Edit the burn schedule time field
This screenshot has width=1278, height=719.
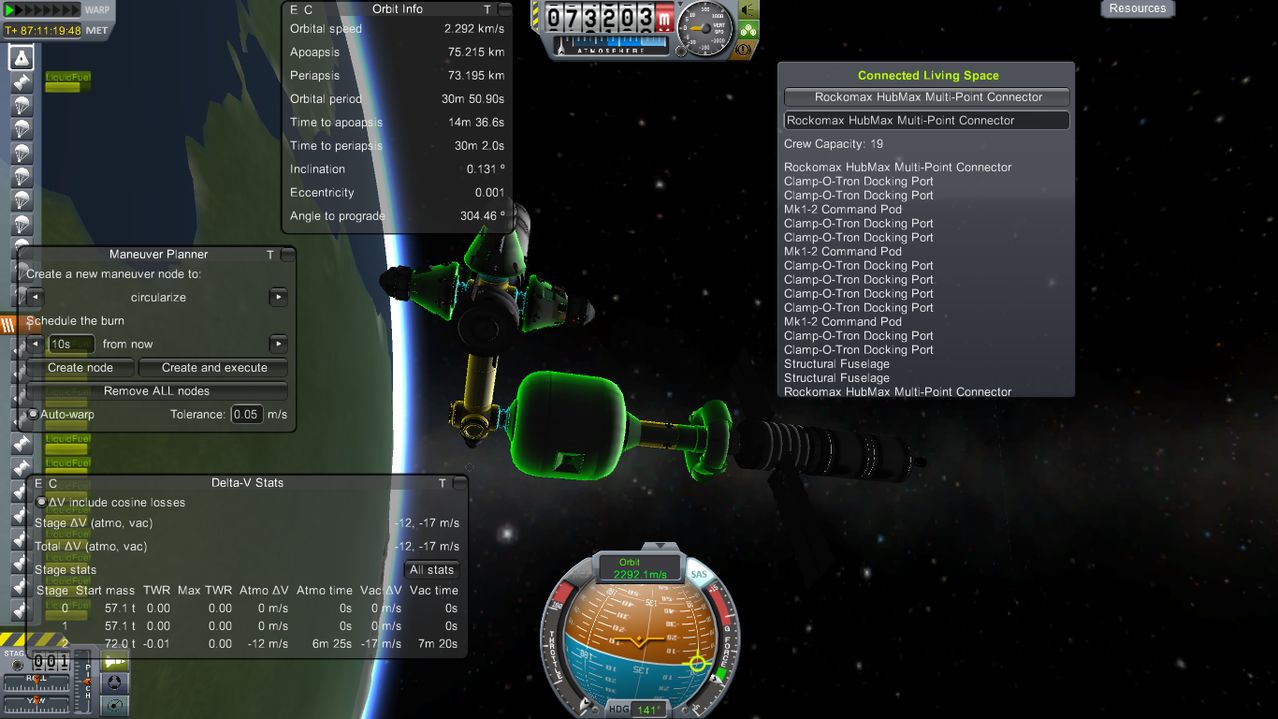click(x=71, y=344)
